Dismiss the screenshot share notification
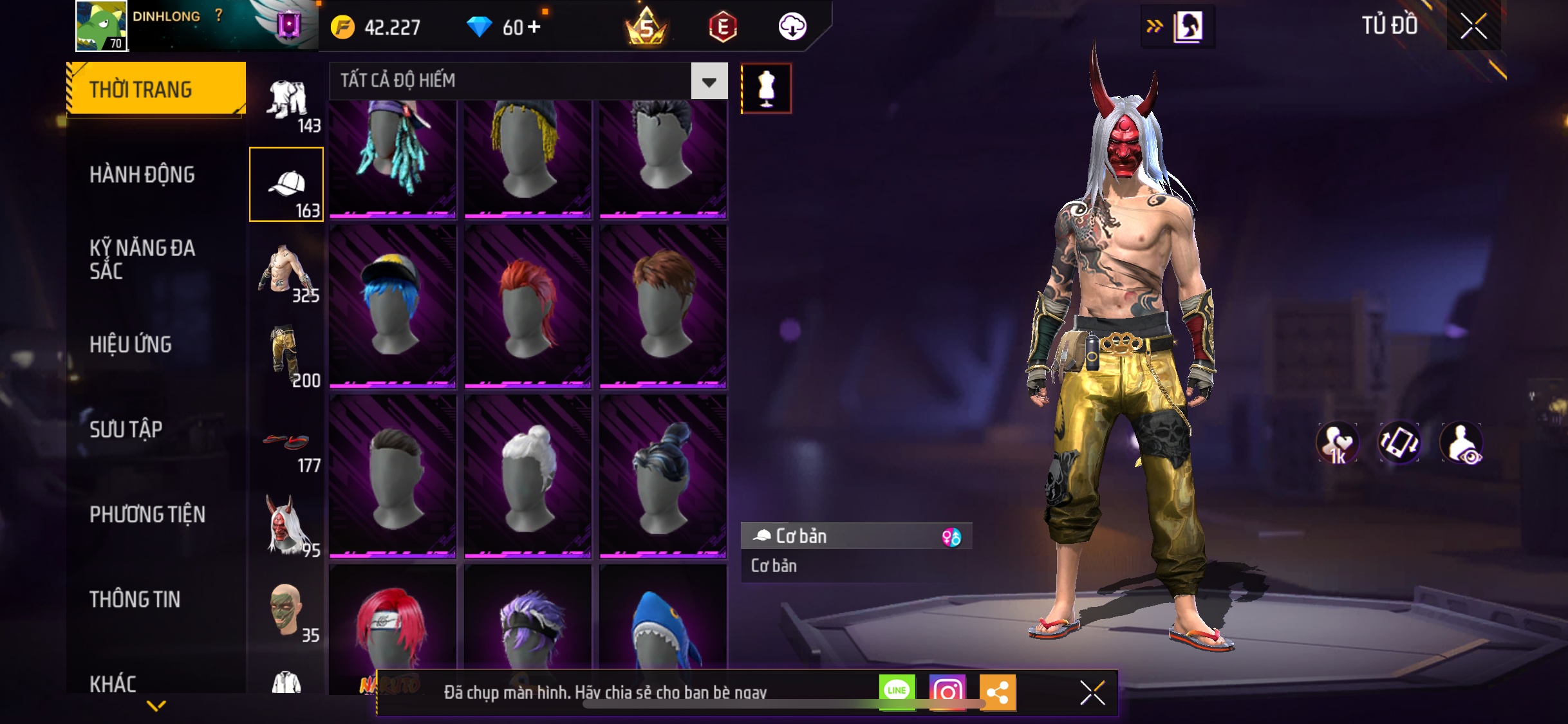 [1092, 692]
